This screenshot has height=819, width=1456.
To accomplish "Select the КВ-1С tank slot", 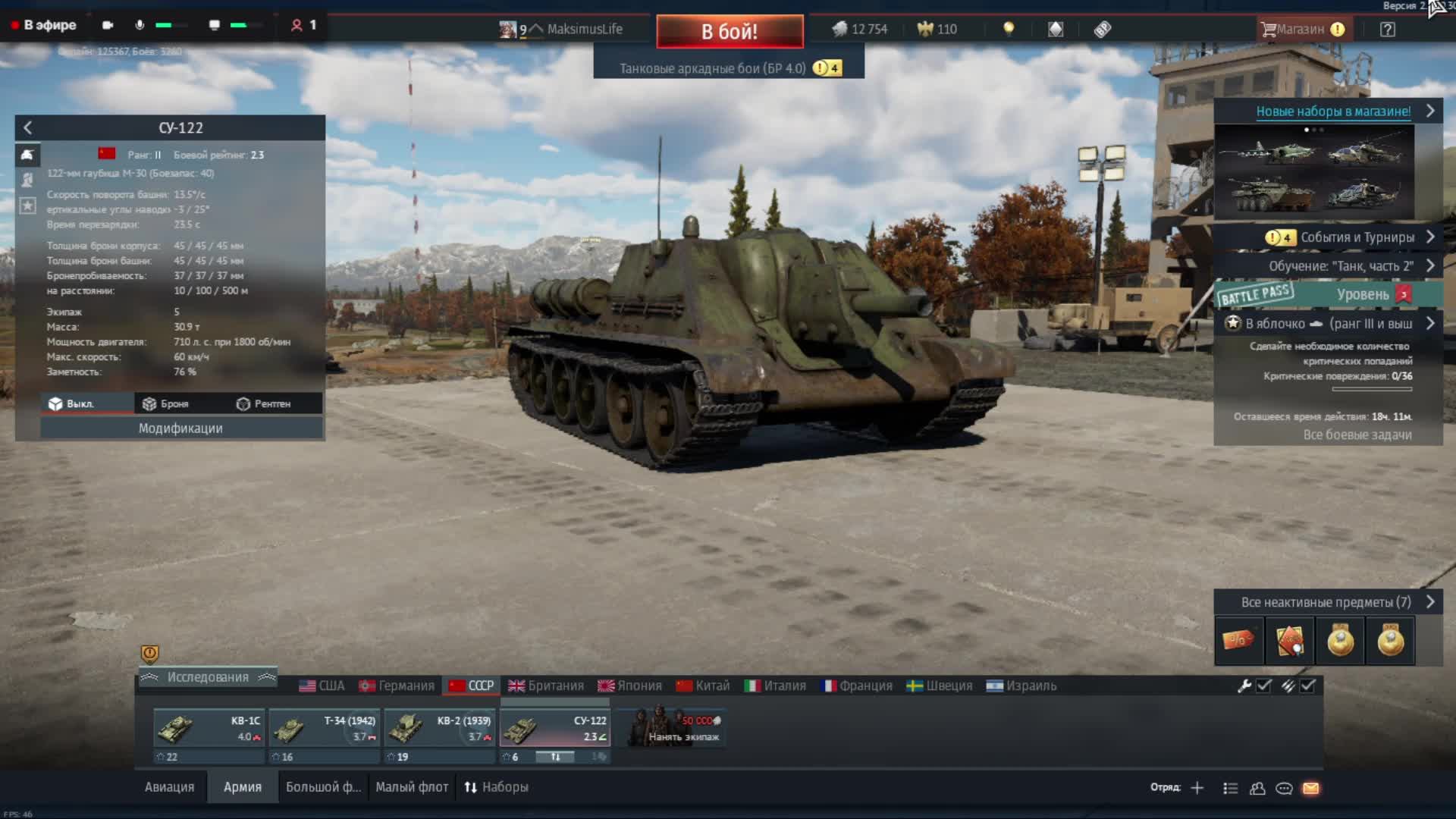I will pyautogui.click(x=209, y=729).
